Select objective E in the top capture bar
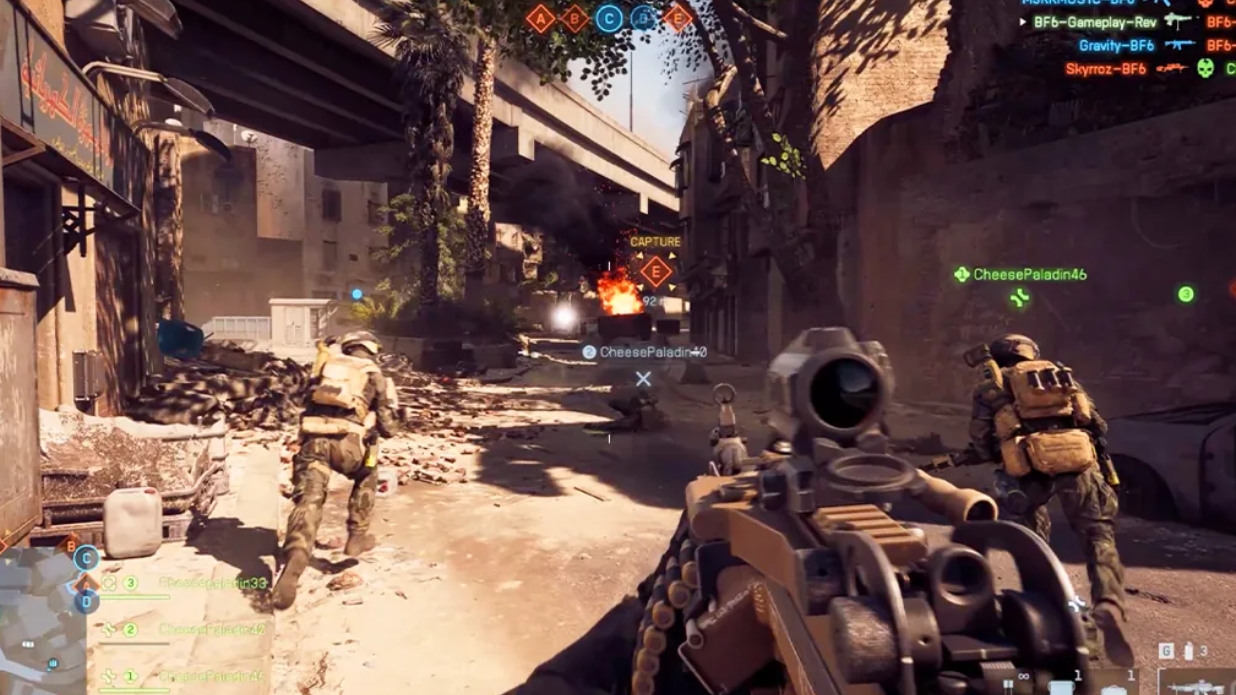 (677, 18)
